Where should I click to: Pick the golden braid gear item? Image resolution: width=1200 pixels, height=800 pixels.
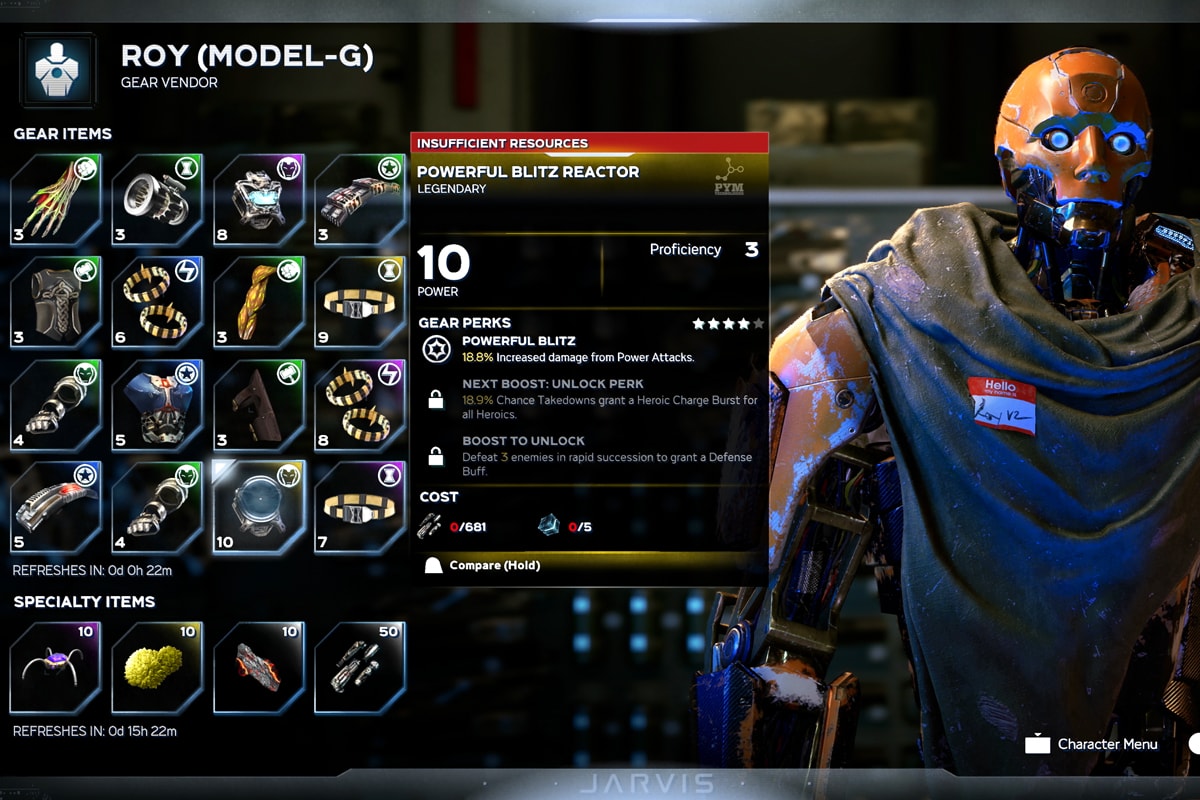click(259, 301)
